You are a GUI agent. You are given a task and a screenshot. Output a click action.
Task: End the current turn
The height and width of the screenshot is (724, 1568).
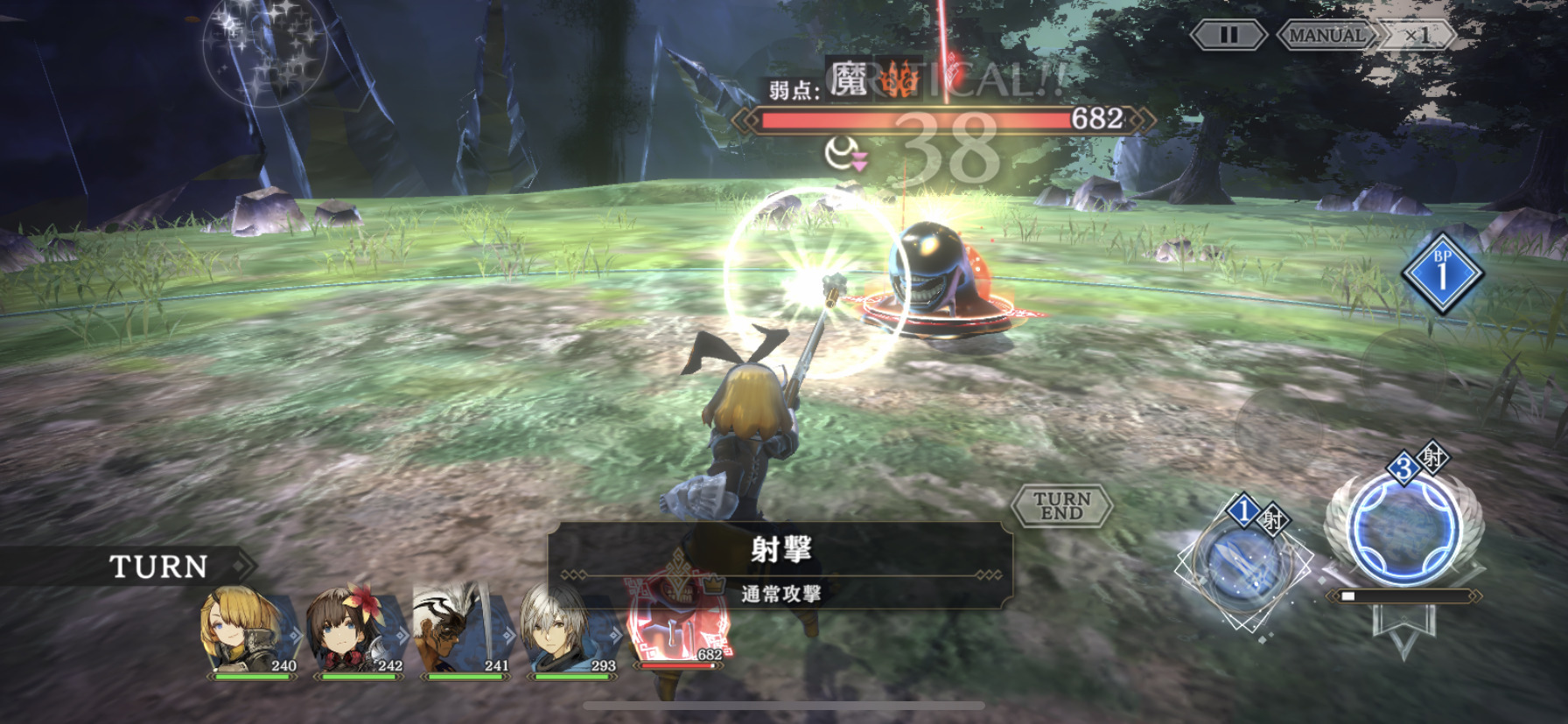(1061, 505)
